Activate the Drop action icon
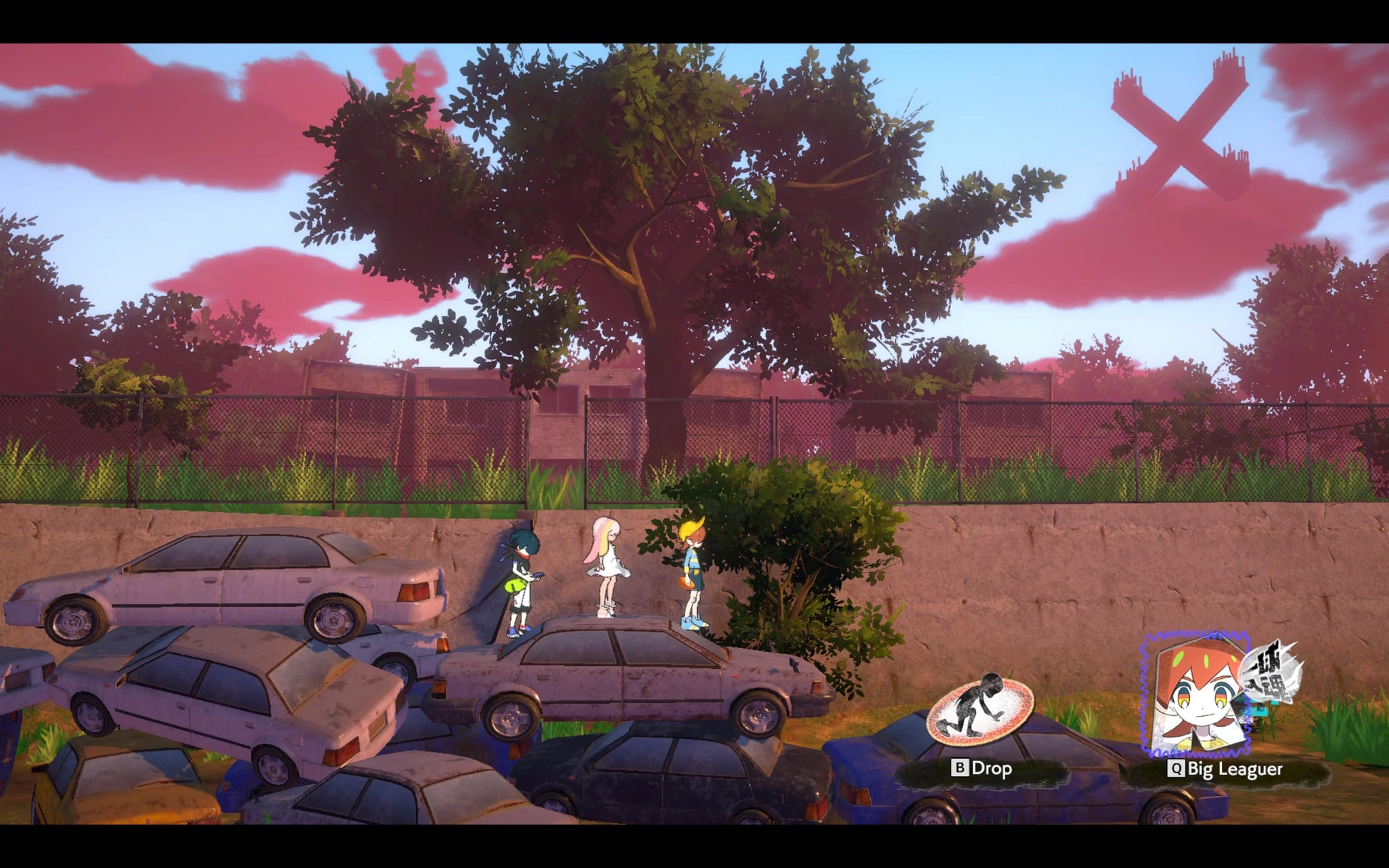1389x868 pixels. point(980,710)
